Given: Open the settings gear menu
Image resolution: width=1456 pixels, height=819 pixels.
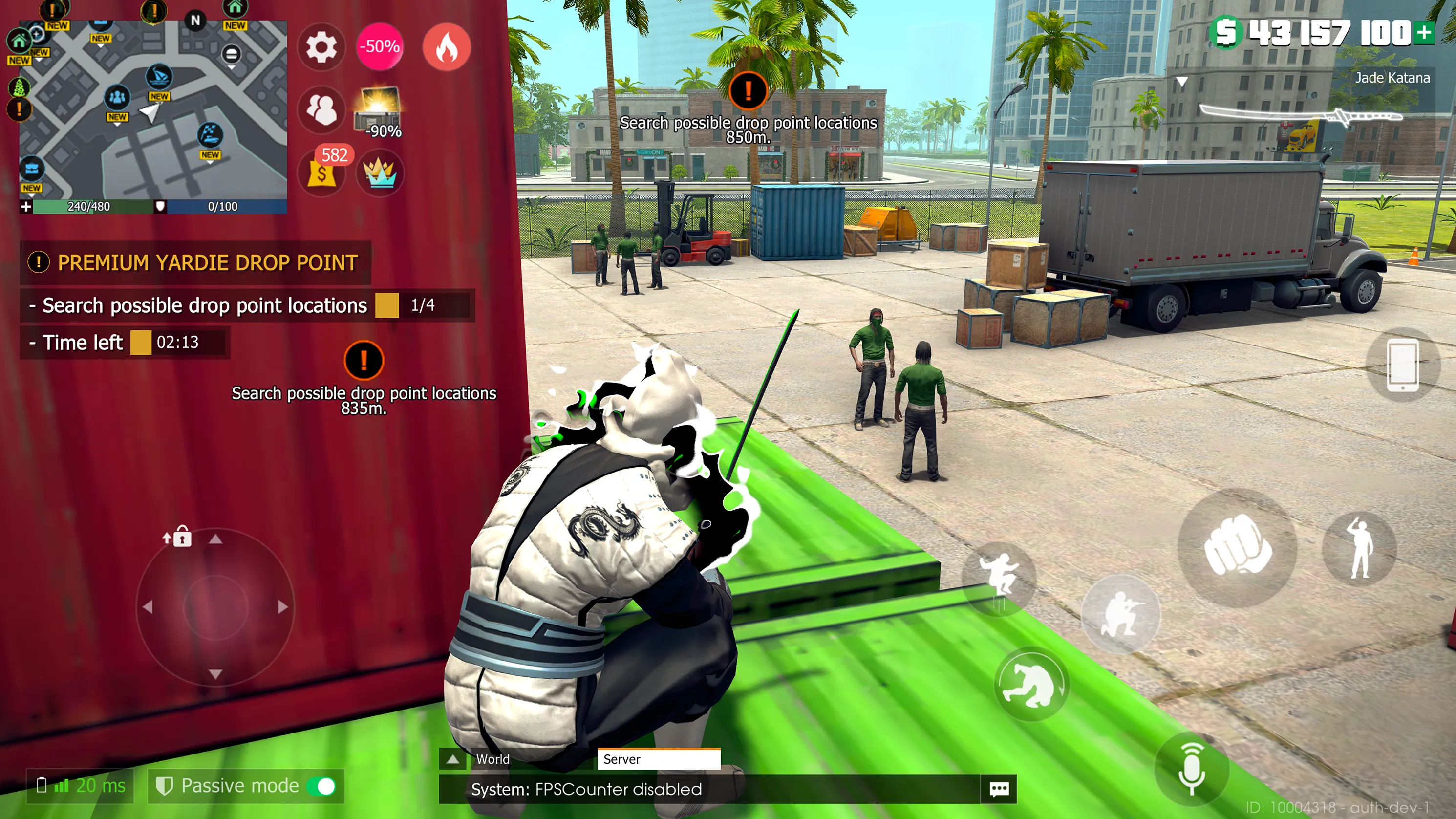Looking at the screenshot, I should click(321, 48).
